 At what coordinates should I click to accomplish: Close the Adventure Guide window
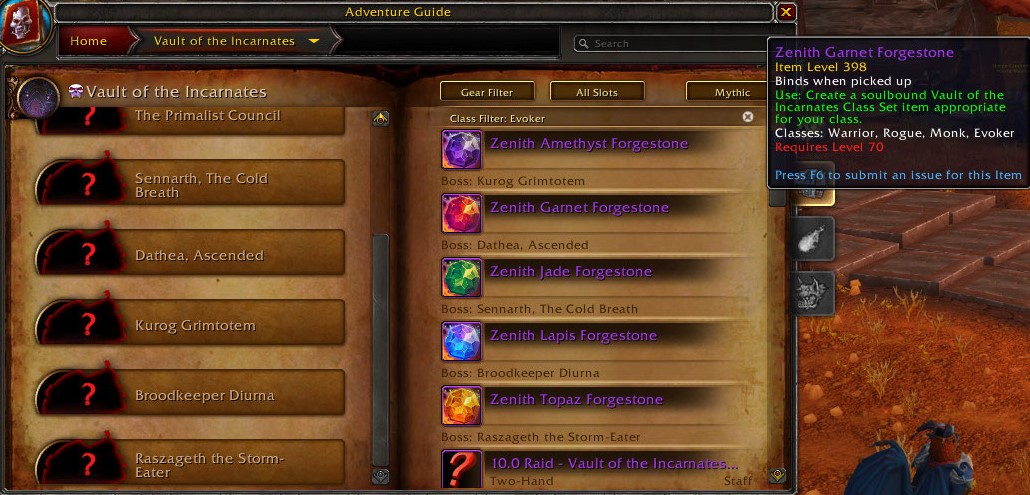coord(786,12)
